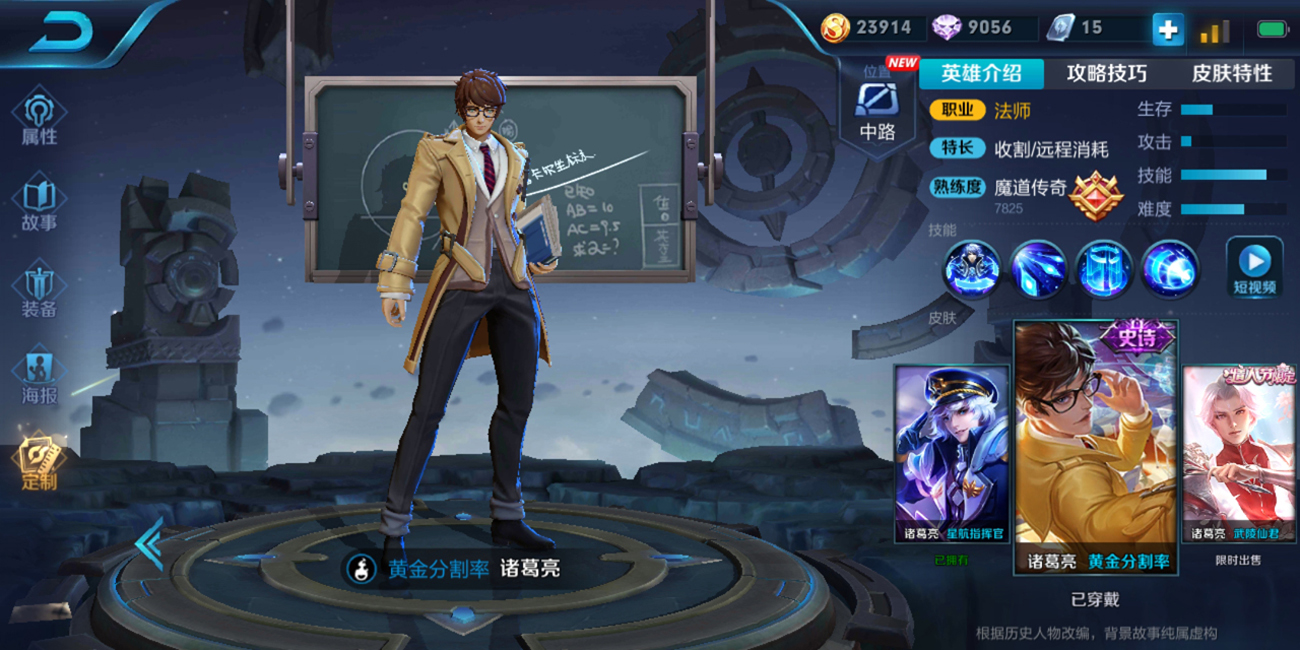Tap the purple diamond currency icon
1300x650 pixels.
point(946,28)
